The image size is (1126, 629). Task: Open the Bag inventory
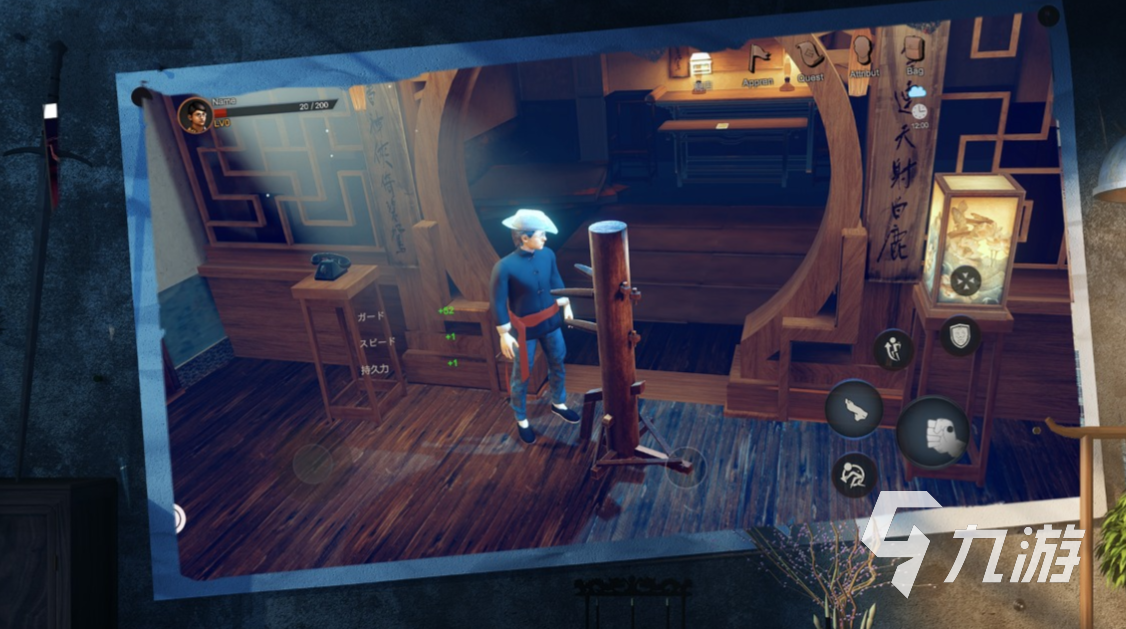[x=914, y=50]
